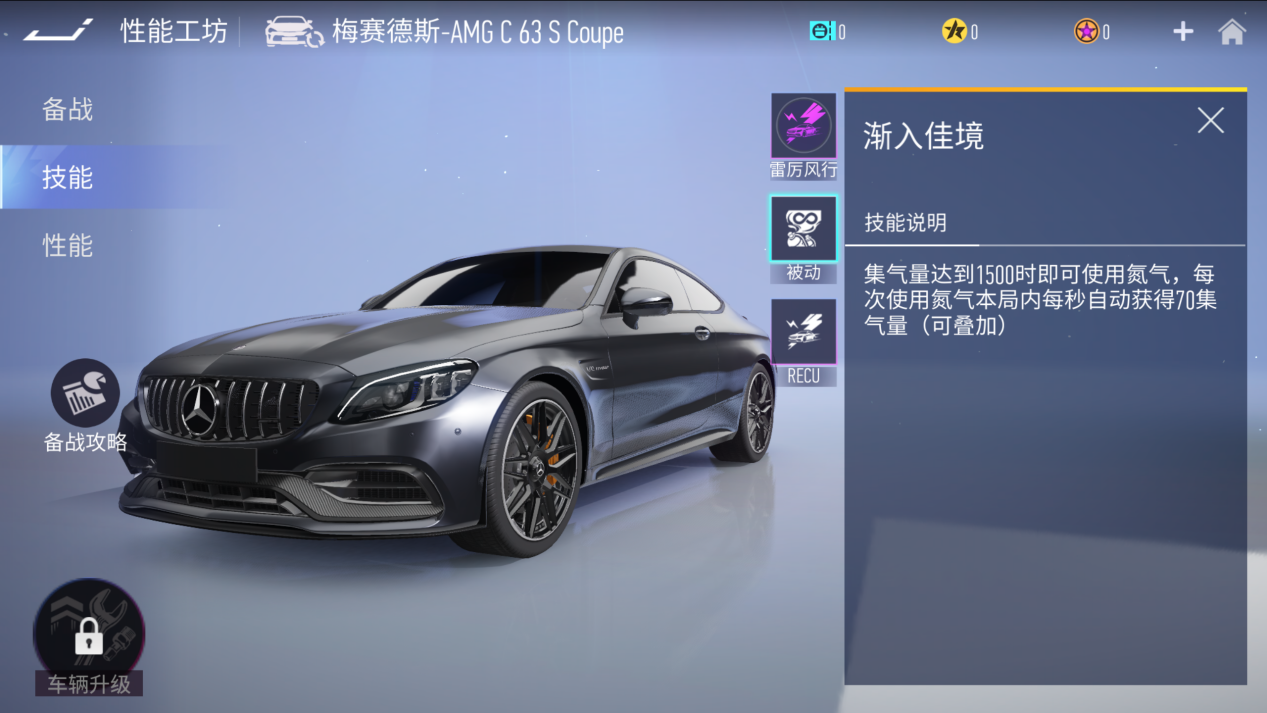Select the 雷厉风行 skill icon
The width and height of the screenshot is (1267, 713).
[x=803, y=127]
